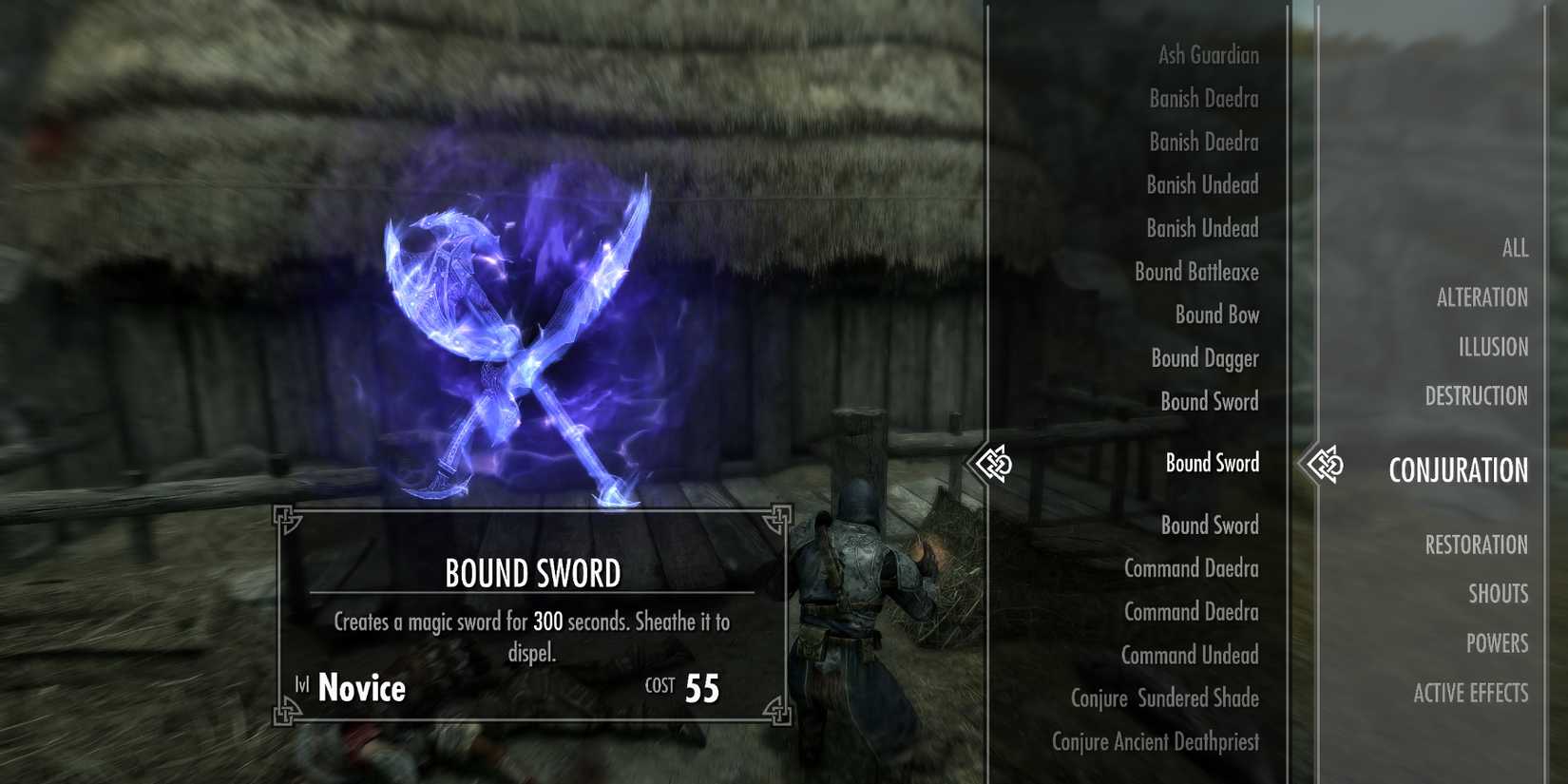This screenshot has width=1568, height=784.
Task: Select the Bound Battleaxe spell
Action: click(x=1196, y=272)
